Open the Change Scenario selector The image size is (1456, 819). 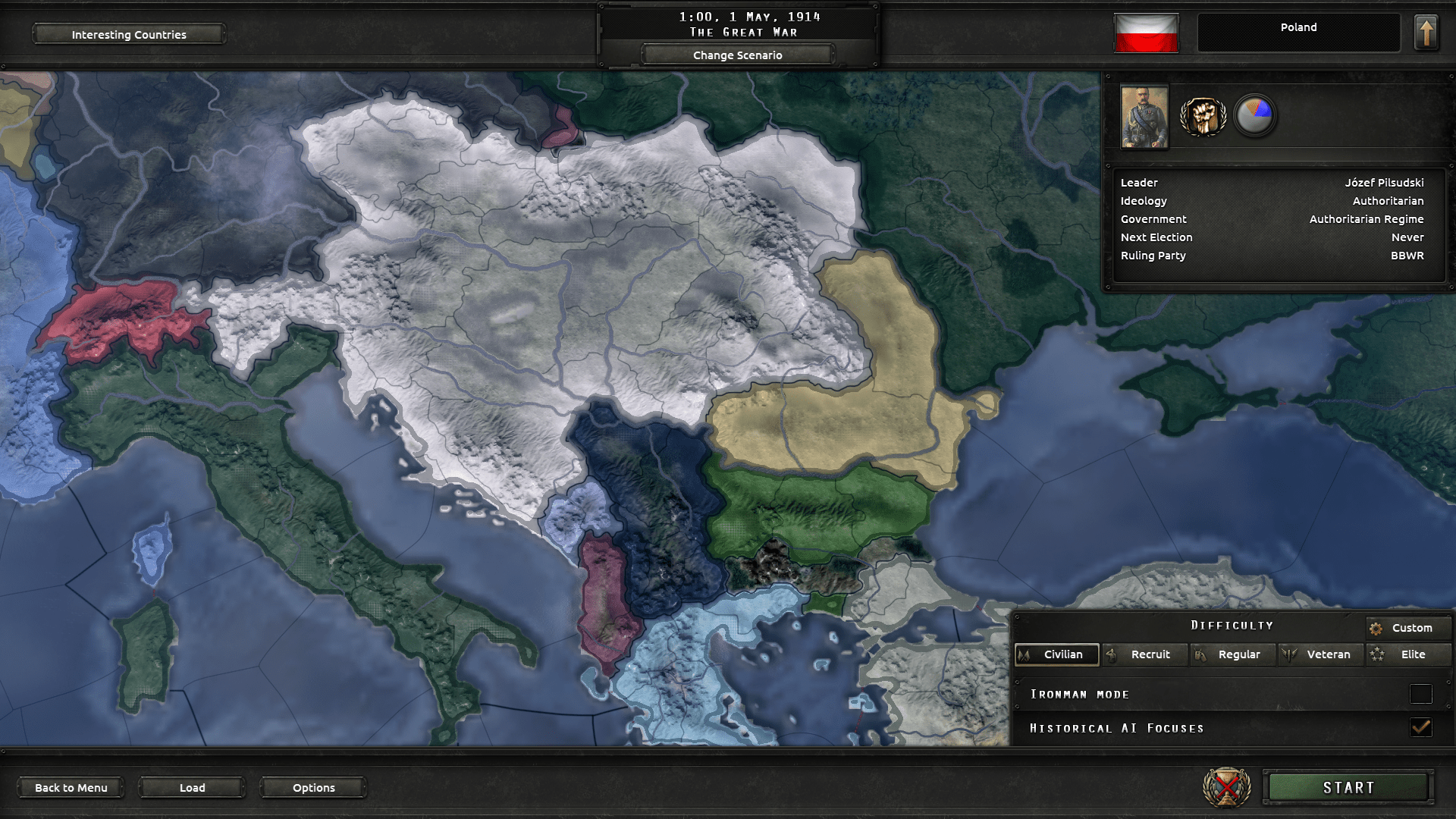point(736,55)
